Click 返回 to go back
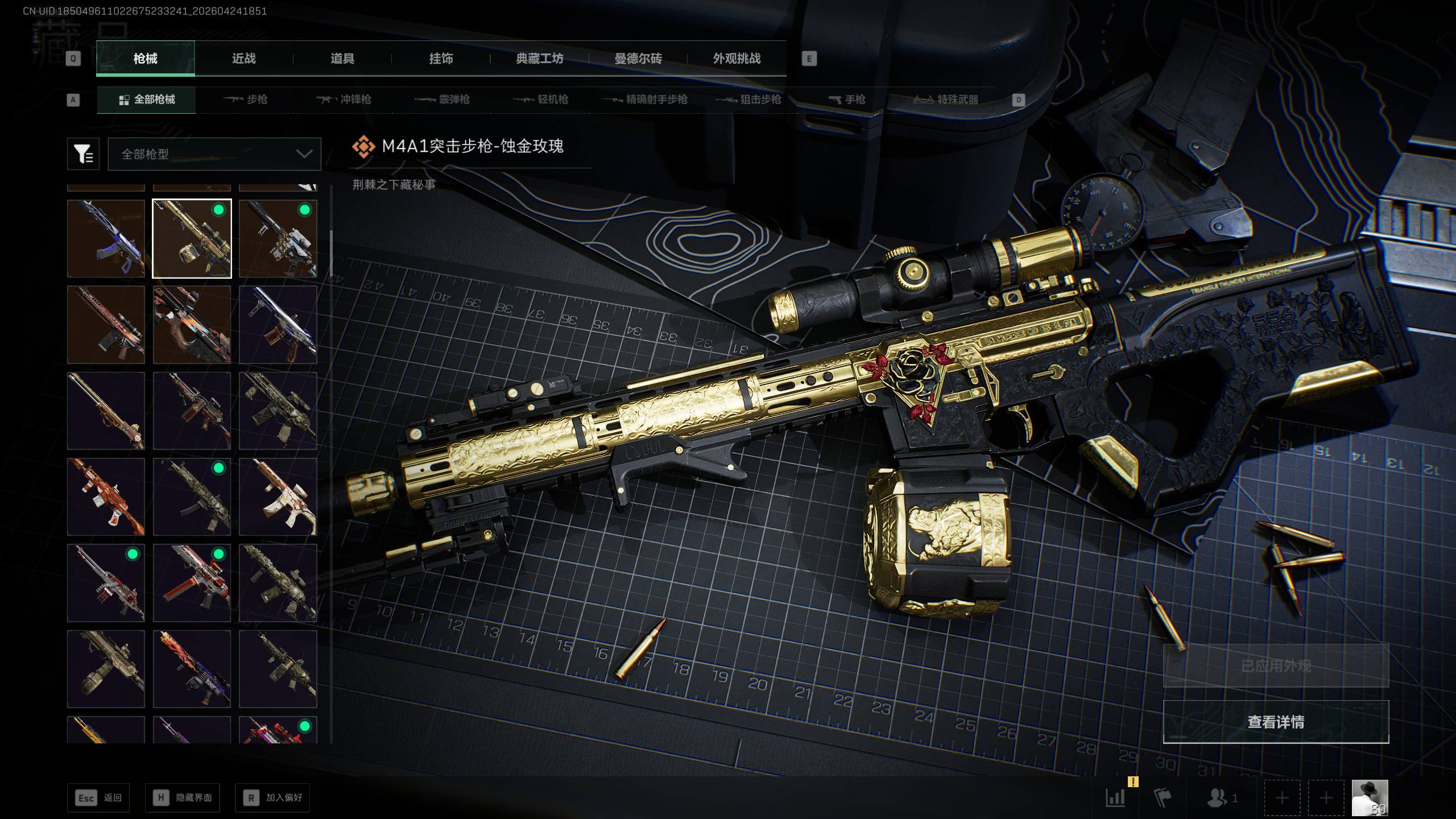The height and width of the screenshot is (819, 1456). [98, 798]
